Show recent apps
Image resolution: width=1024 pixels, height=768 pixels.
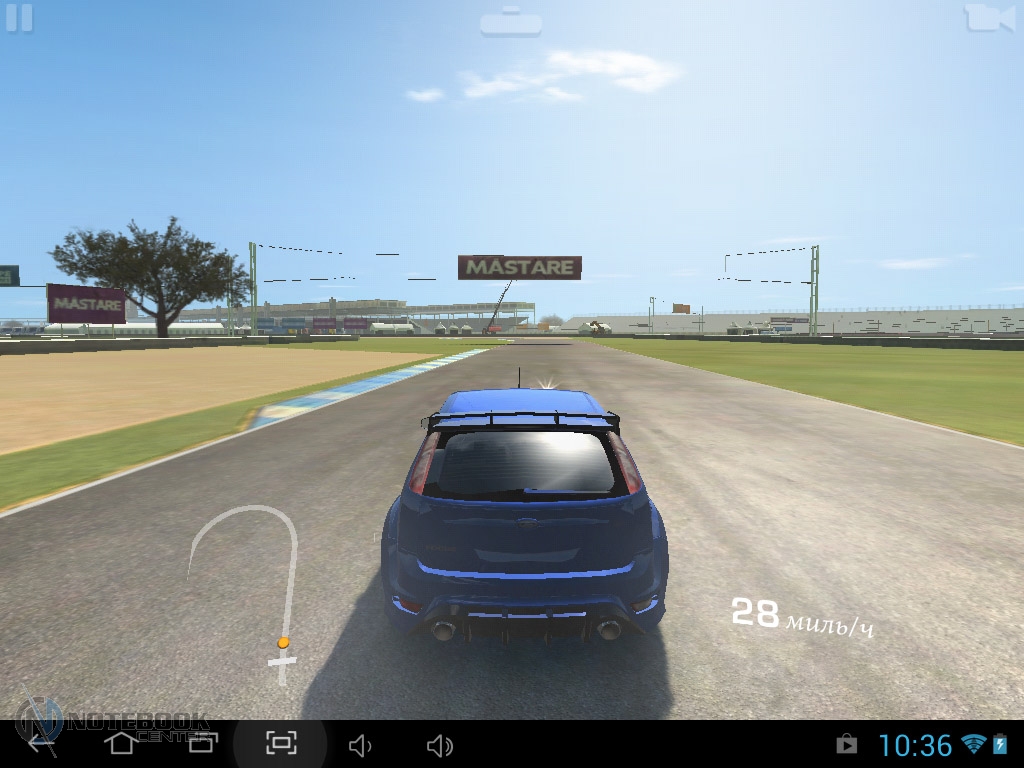point(202,743)
